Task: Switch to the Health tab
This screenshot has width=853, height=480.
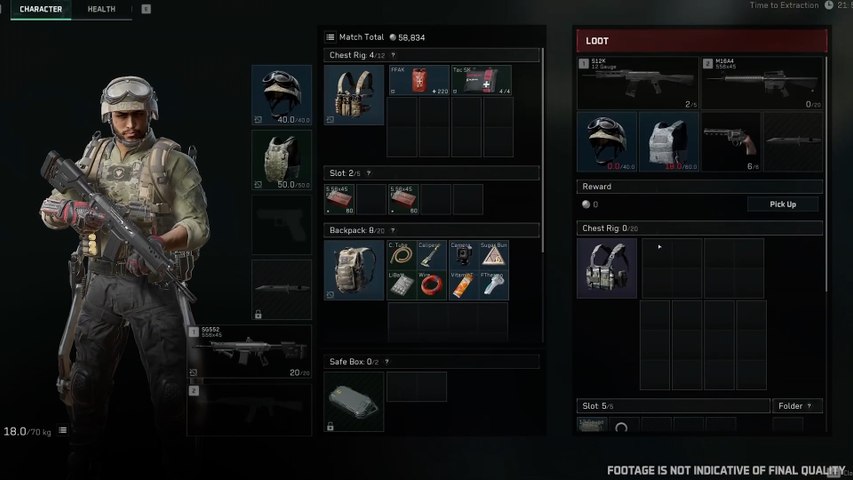Action: [x=101, y=9]
